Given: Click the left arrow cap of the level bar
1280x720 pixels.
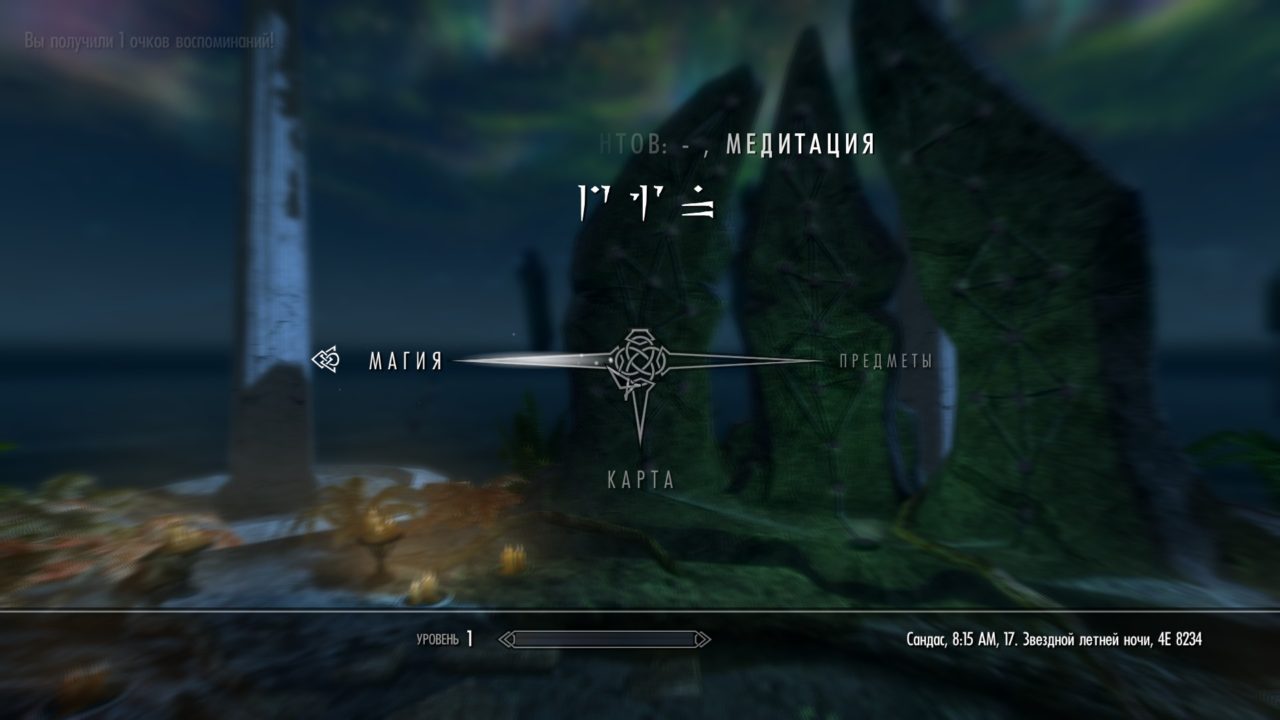Looking at the screenshot, I should (x=503, y=637).
